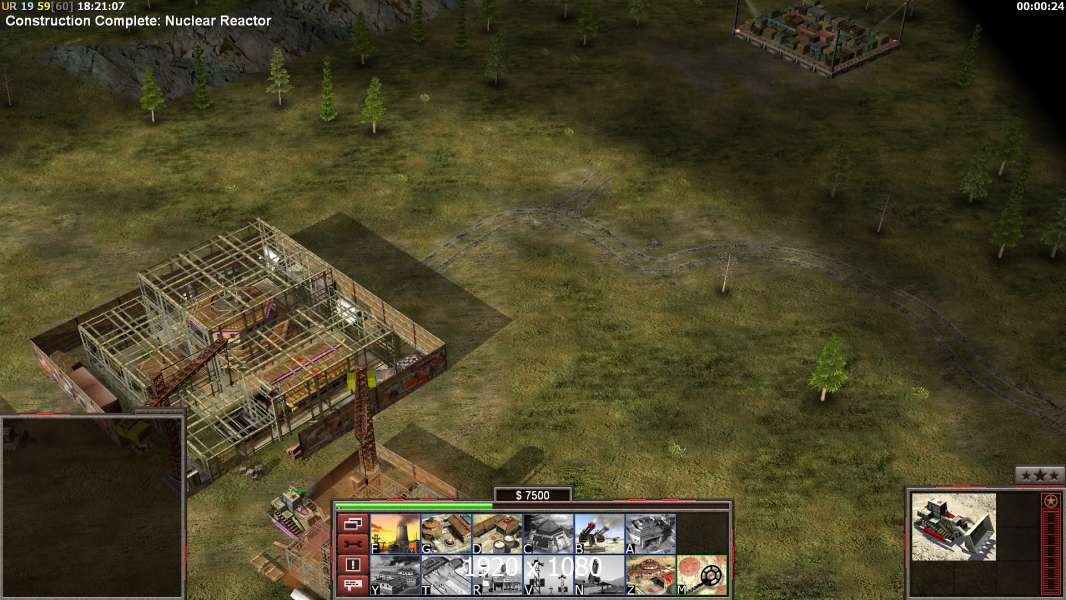
Task: Click the exclamation mark alert button
Action: pos(352,565)
